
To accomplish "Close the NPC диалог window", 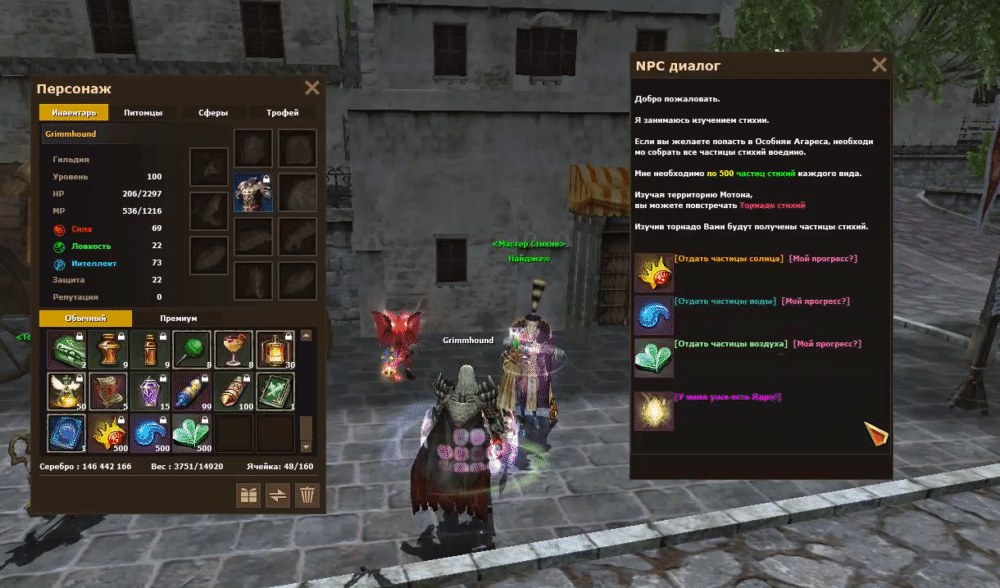I will pos(879,66).
